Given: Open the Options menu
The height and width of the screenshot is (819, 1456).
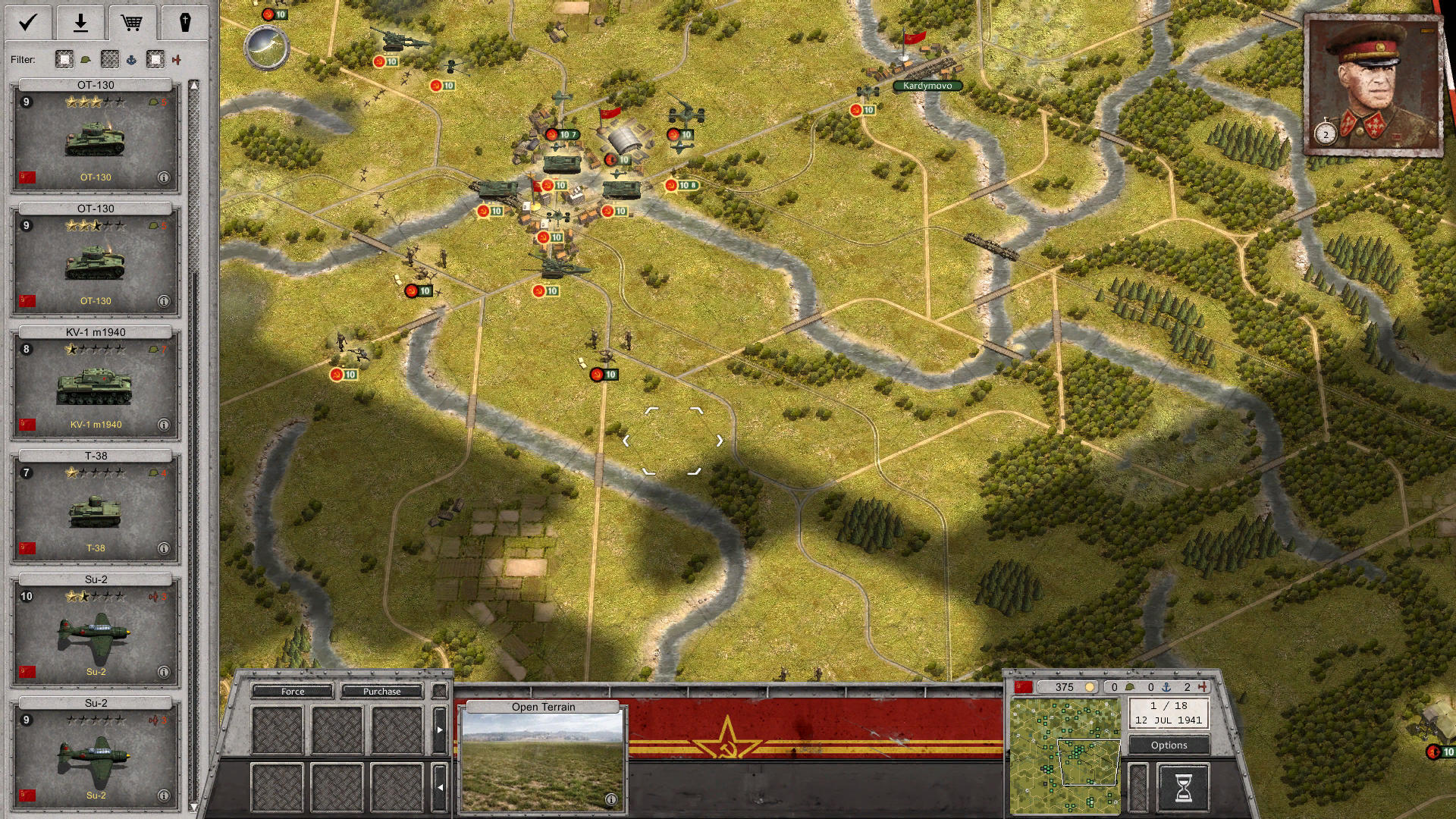Looking at the screenshot, I should pos(1169,745).
